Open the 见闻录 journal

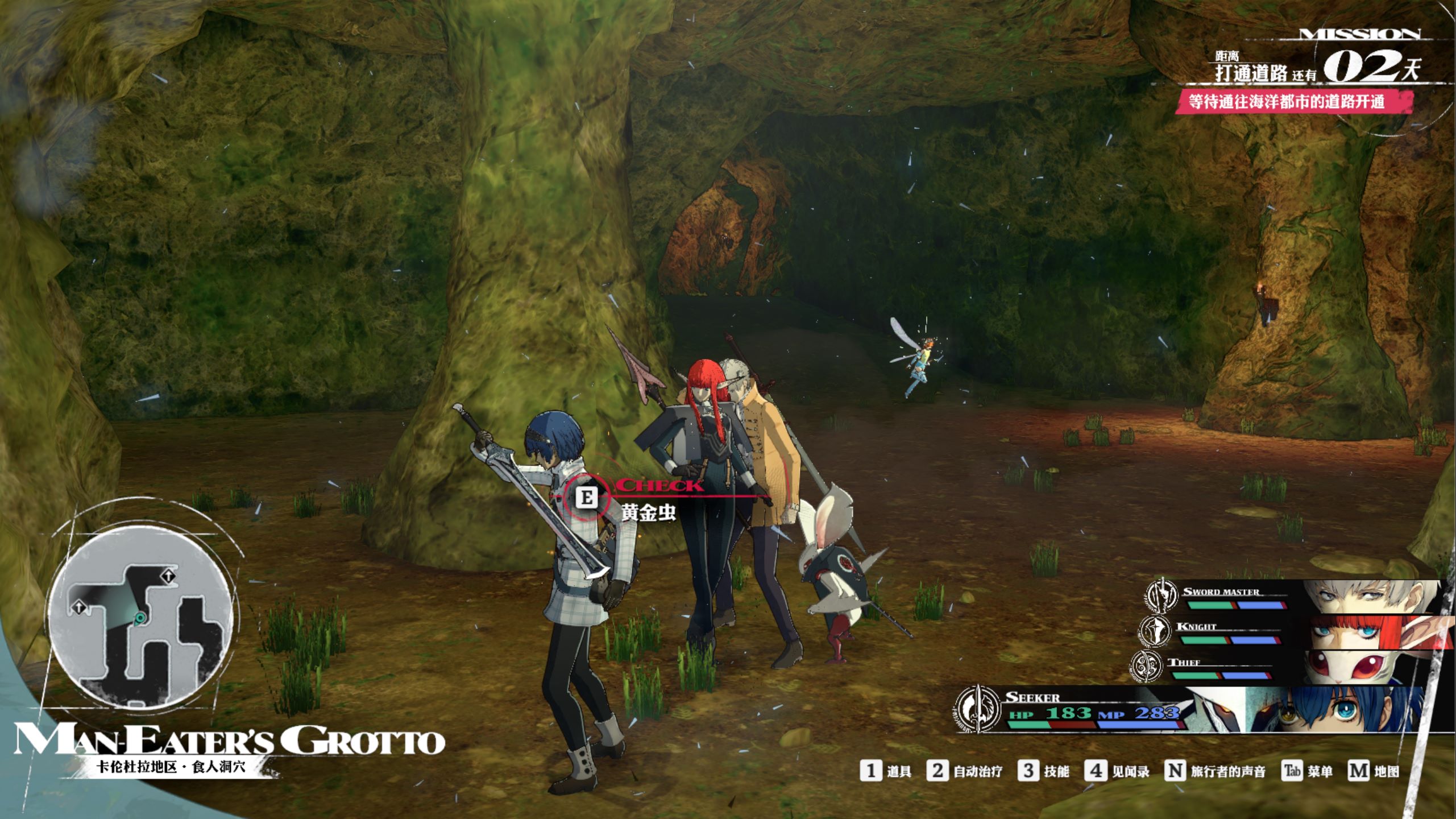1117,771
